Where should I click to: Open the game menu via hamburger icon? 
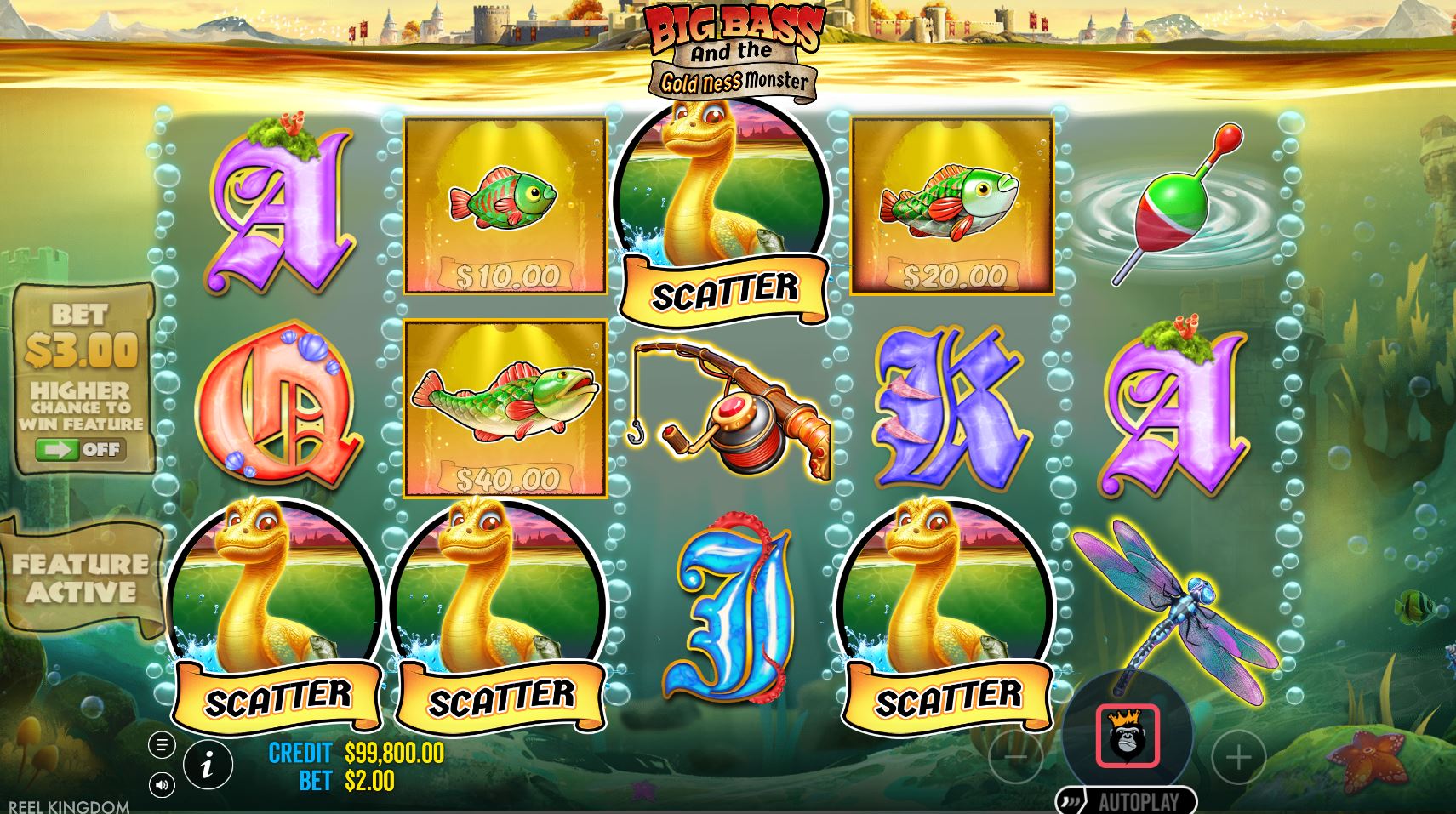point(162,743)
